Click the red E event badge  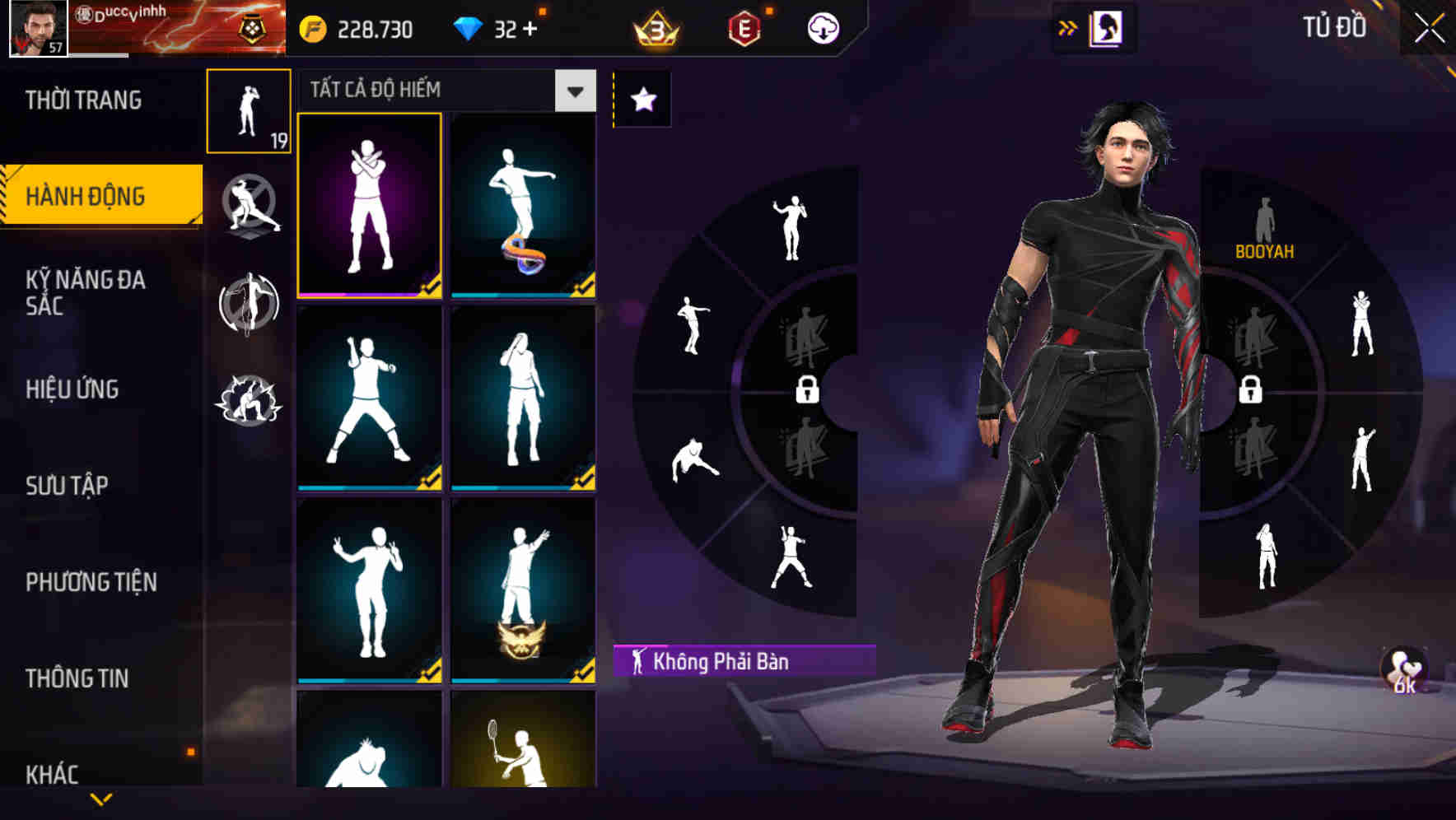coord(745,27)
